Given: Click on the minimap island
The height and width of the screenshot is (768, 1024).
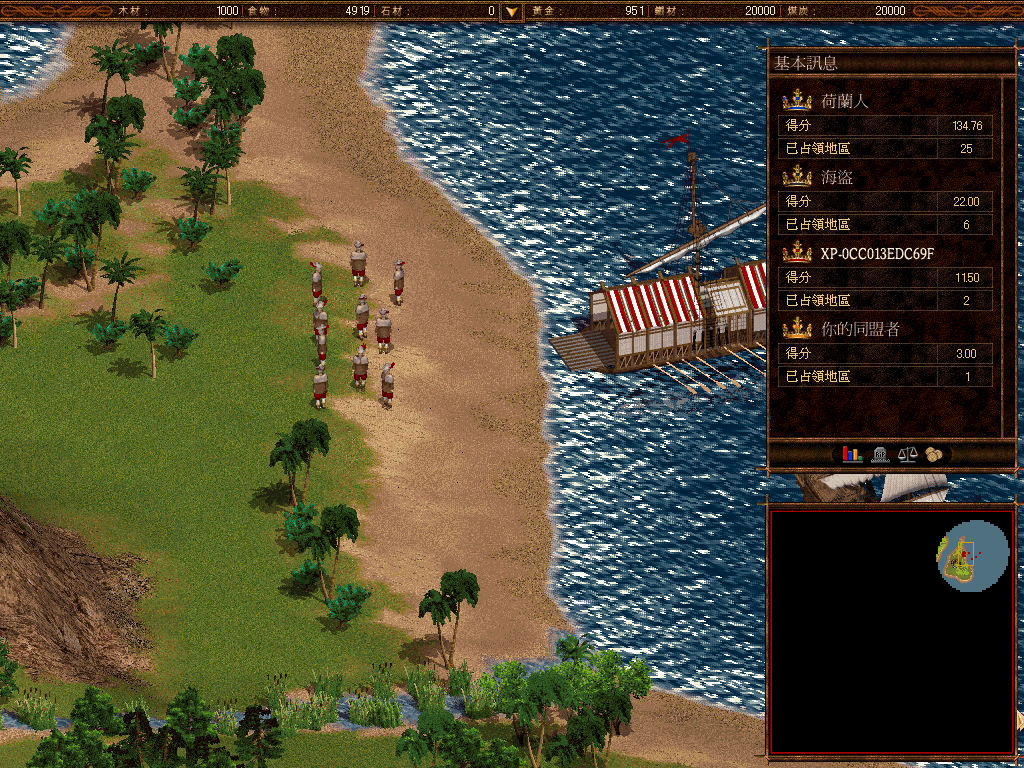Looking at the screenshot, I should point(964,558).
